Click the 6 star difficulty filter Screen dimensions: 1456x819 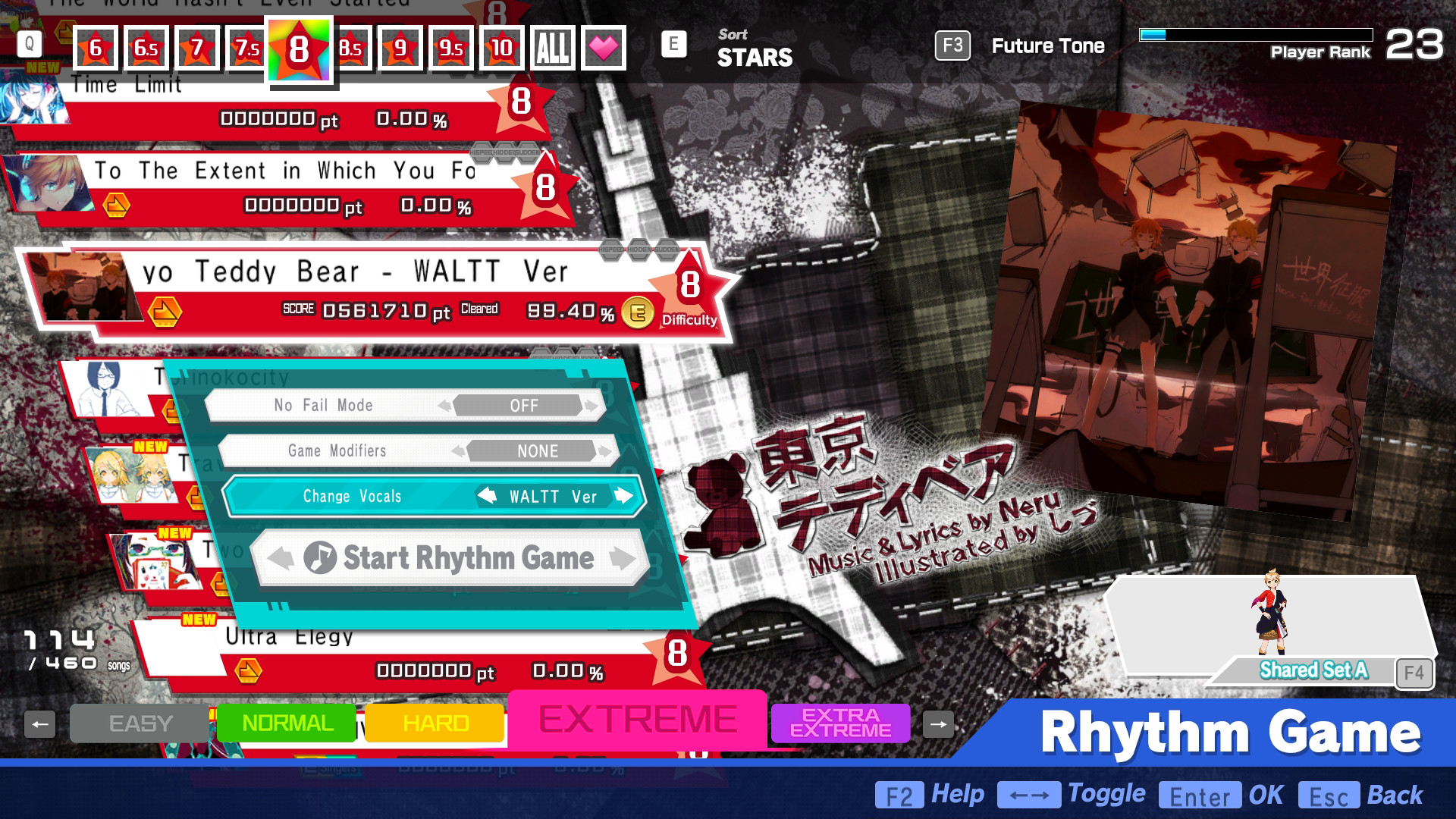click(96, 48)
